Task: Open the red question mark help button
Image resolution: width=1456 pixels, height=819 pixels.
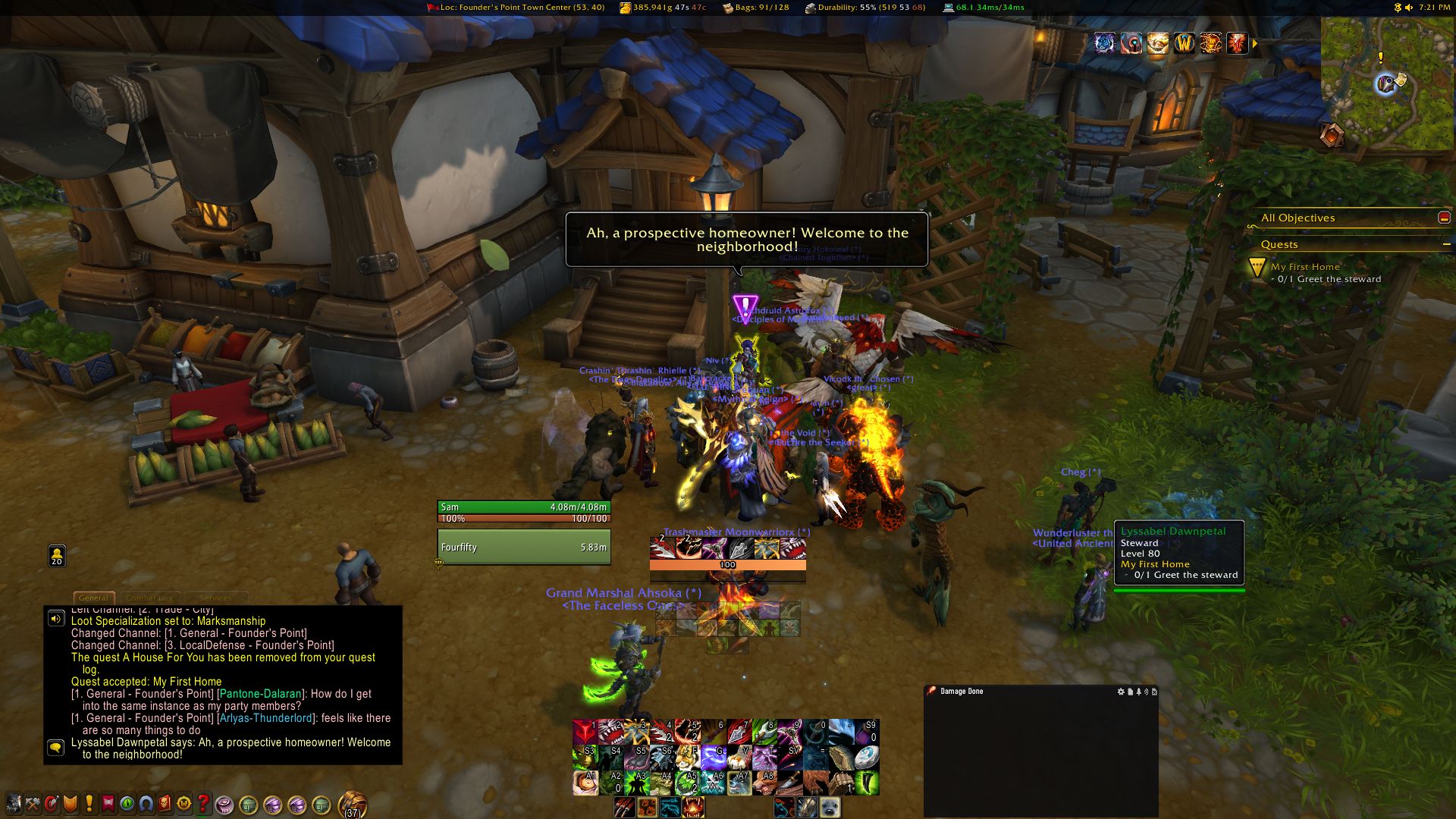Action: (x=203, y=803)
